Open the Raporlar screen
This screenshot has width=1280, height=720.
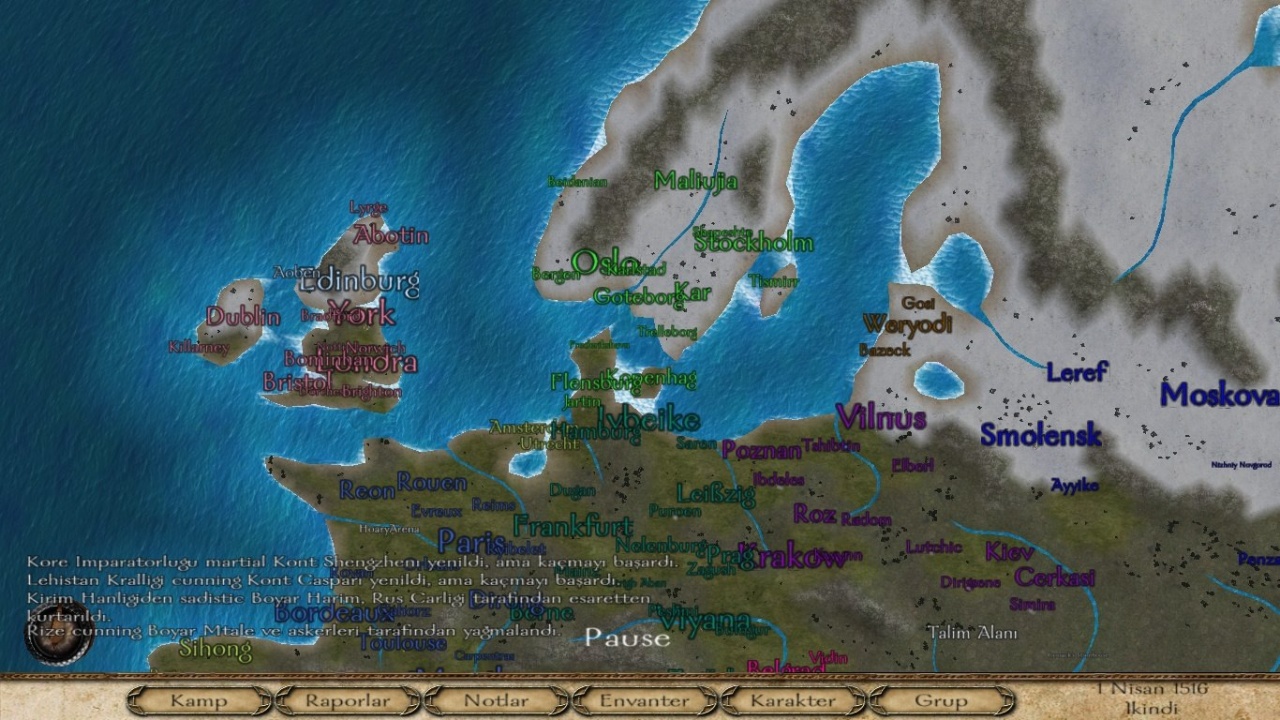[x=347, y=701]
